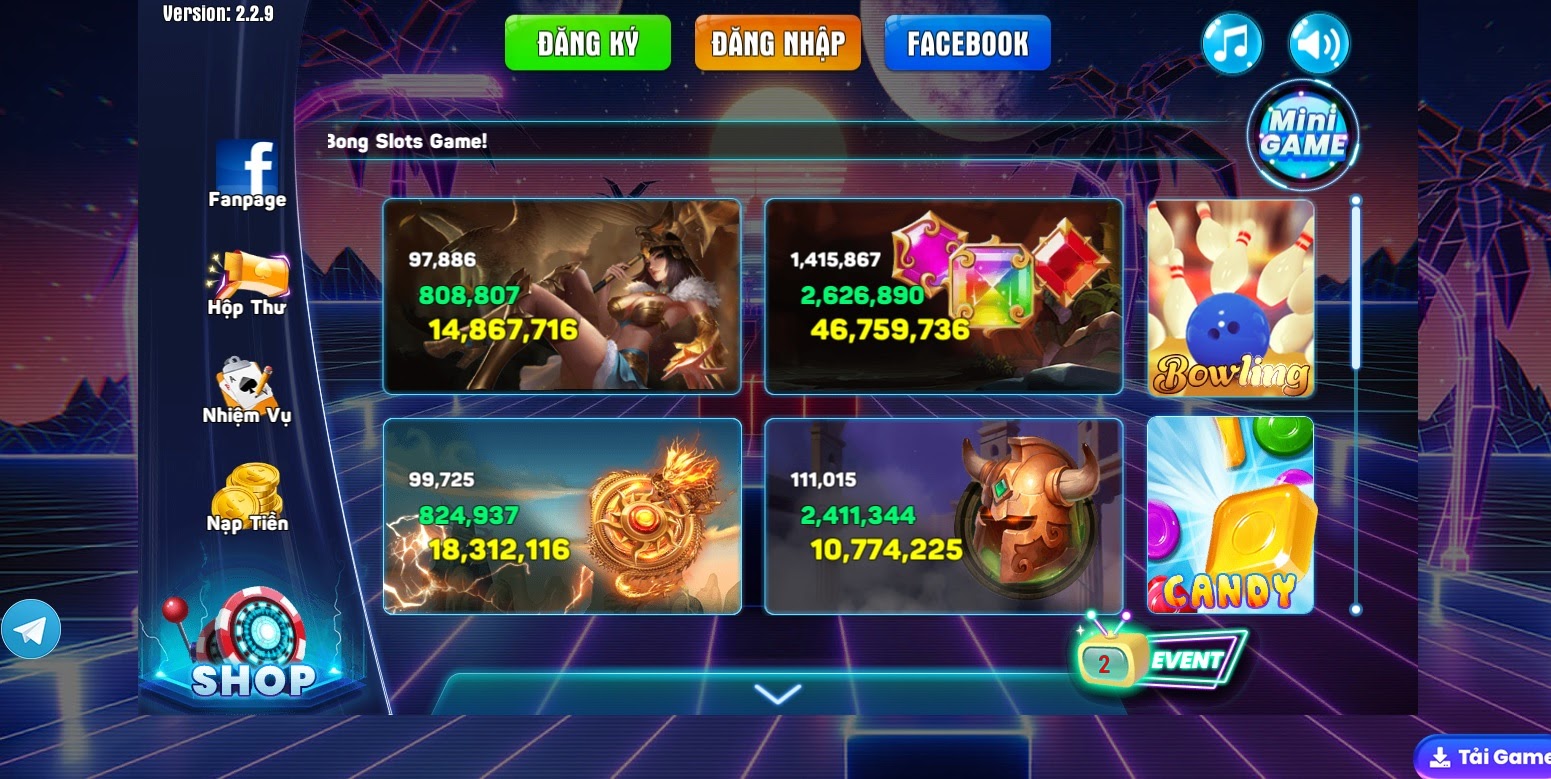Open gem slot with 46,759,736 jackpot
Image resolution: width=1551 pixels, height=779 pixels.
pos(943,297)
